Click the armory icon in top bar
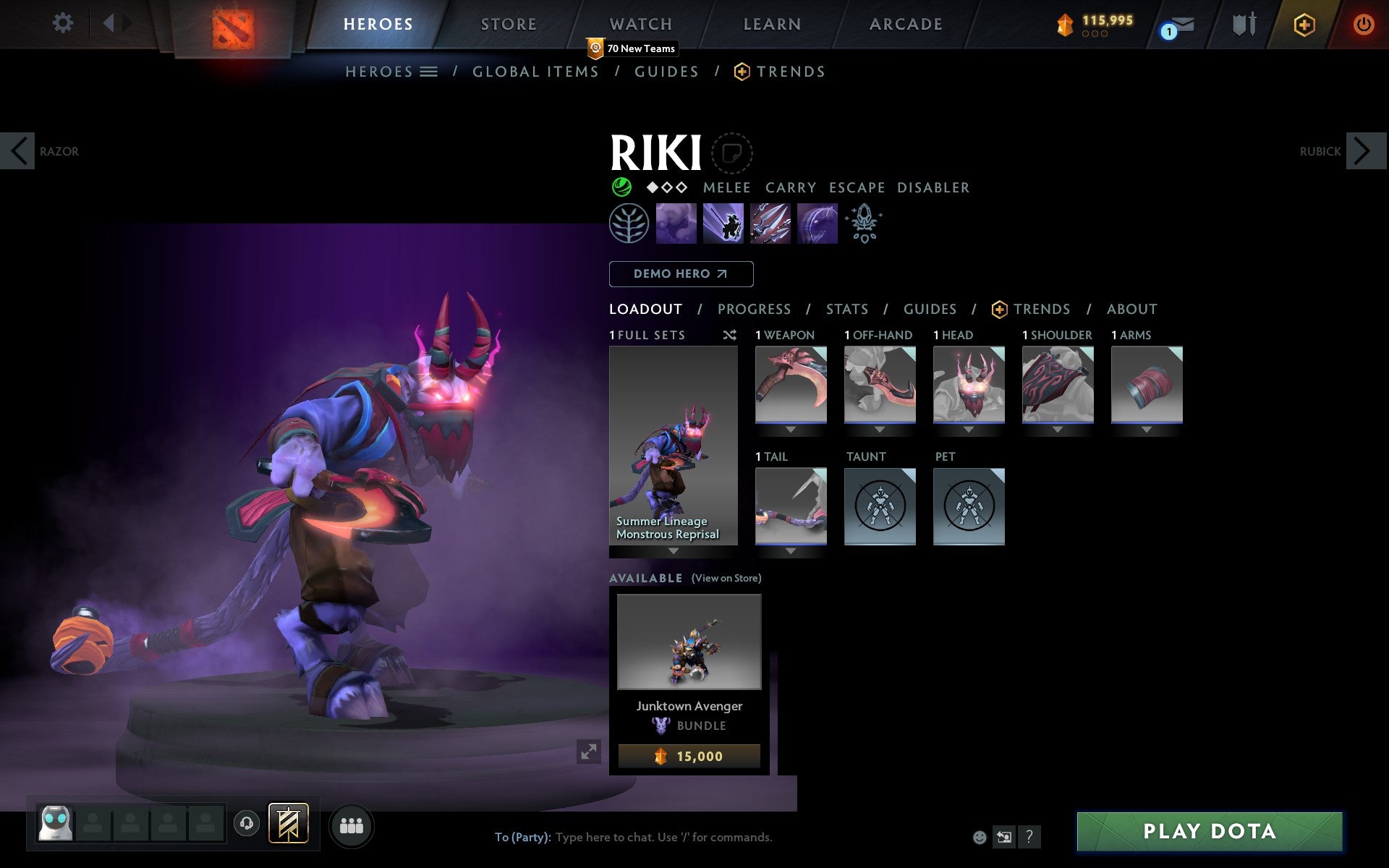 coord(1242,24)
